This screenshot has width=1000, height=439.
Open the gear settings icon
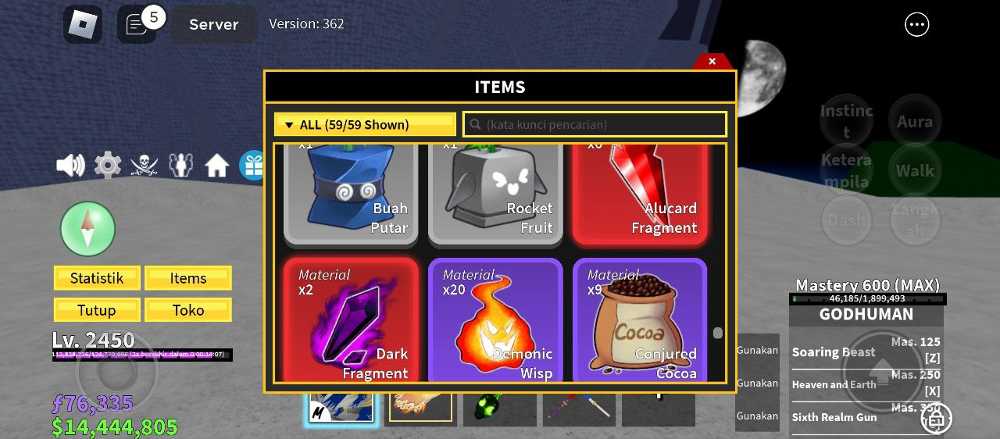pyautogui.click(x=107, y=165)
